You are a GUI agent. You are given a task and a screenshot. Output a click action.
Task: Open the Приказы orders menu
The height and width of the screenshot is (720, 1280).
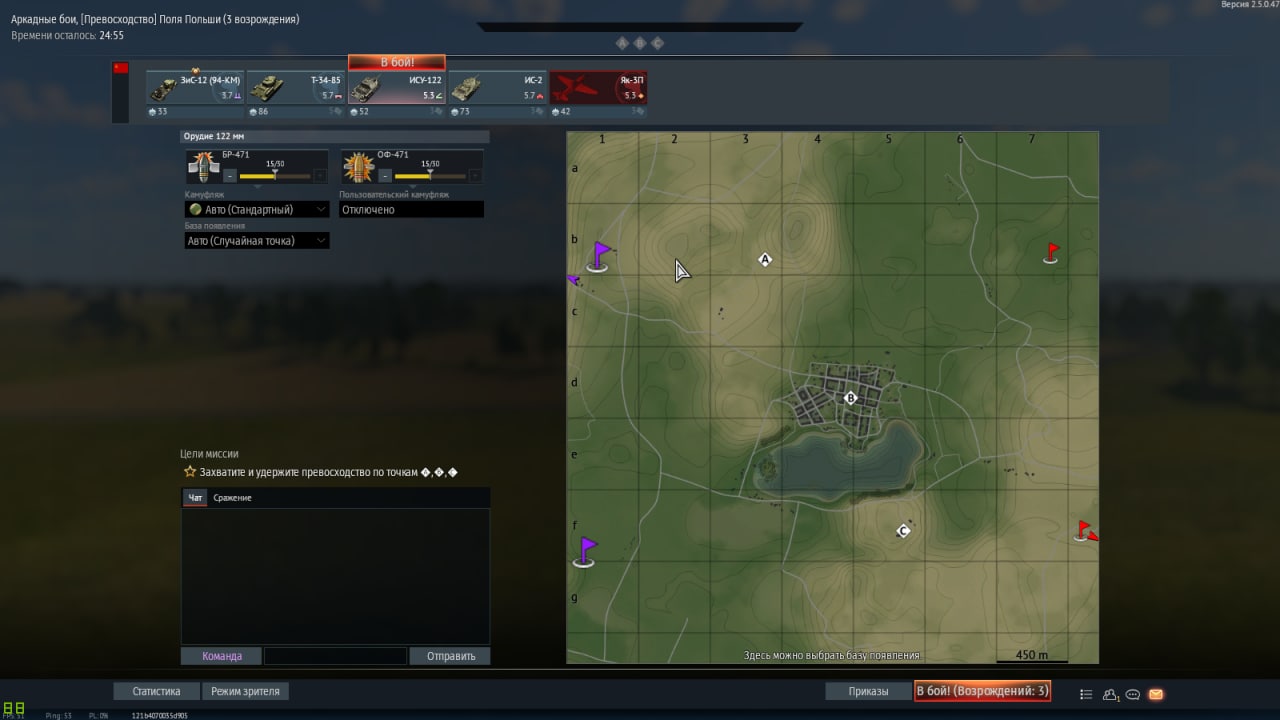pos(868,691)
